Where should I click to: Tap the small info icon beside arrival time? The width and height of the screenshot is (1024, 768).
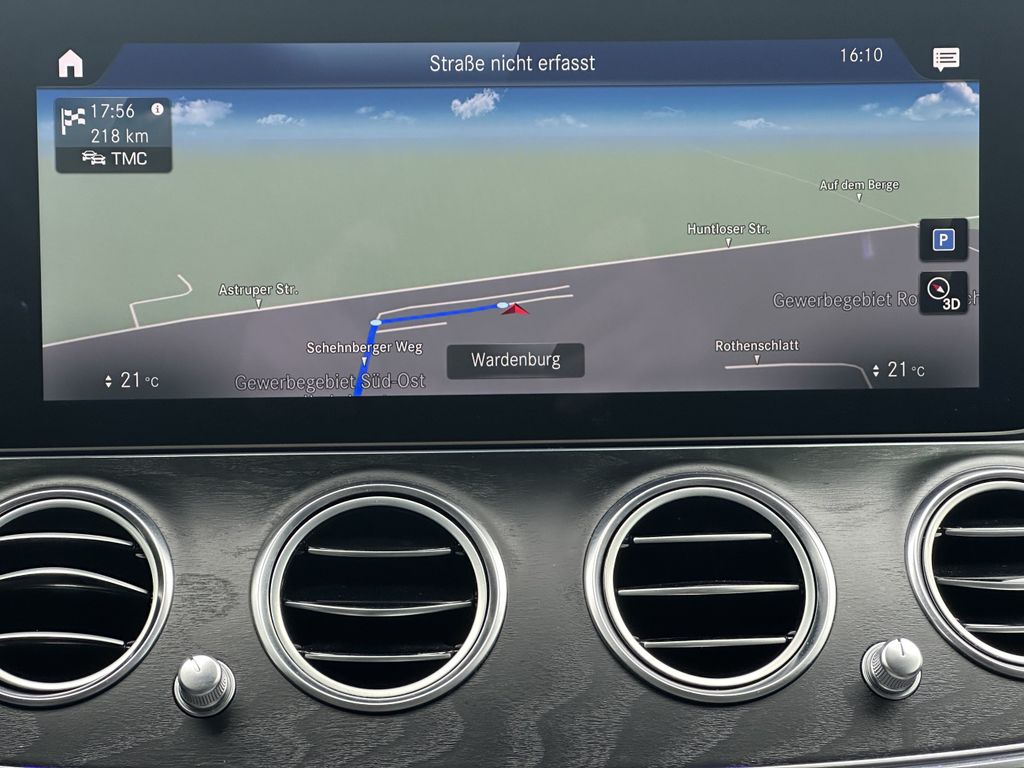(157, 109)
